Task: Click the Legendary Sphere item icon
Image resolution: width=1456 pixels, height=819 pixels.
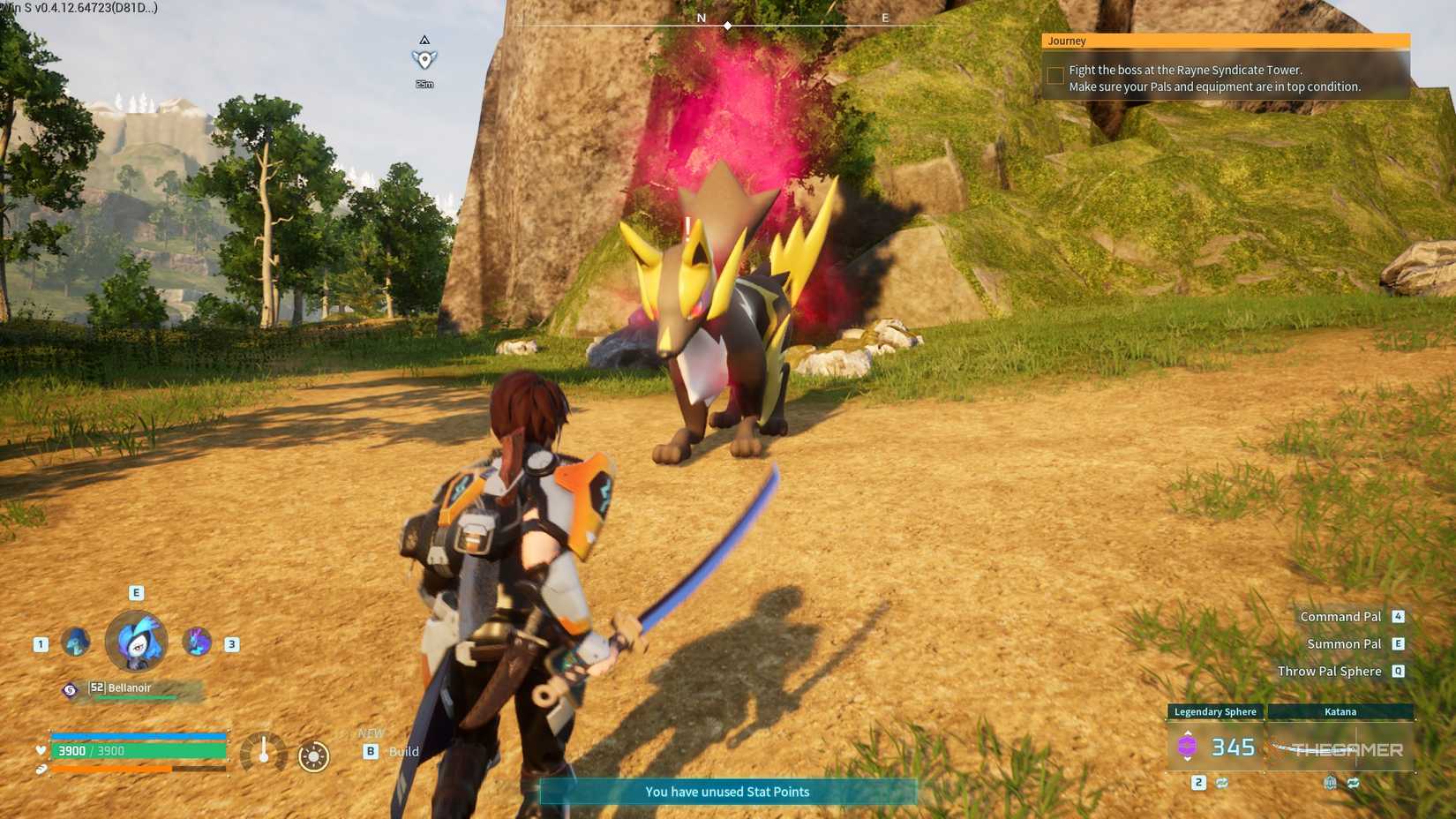Action: (1188, 746)
